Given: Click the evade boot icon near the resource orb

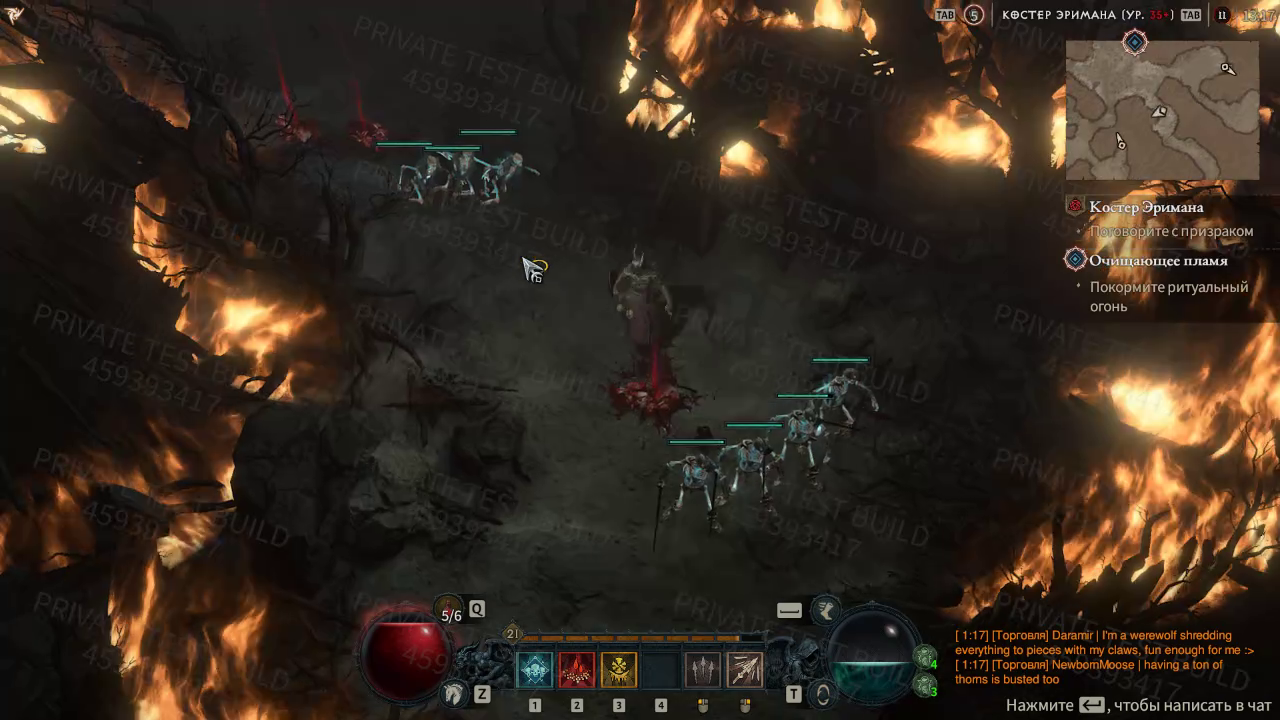Looking at the screenshot, I should (825, 609).
